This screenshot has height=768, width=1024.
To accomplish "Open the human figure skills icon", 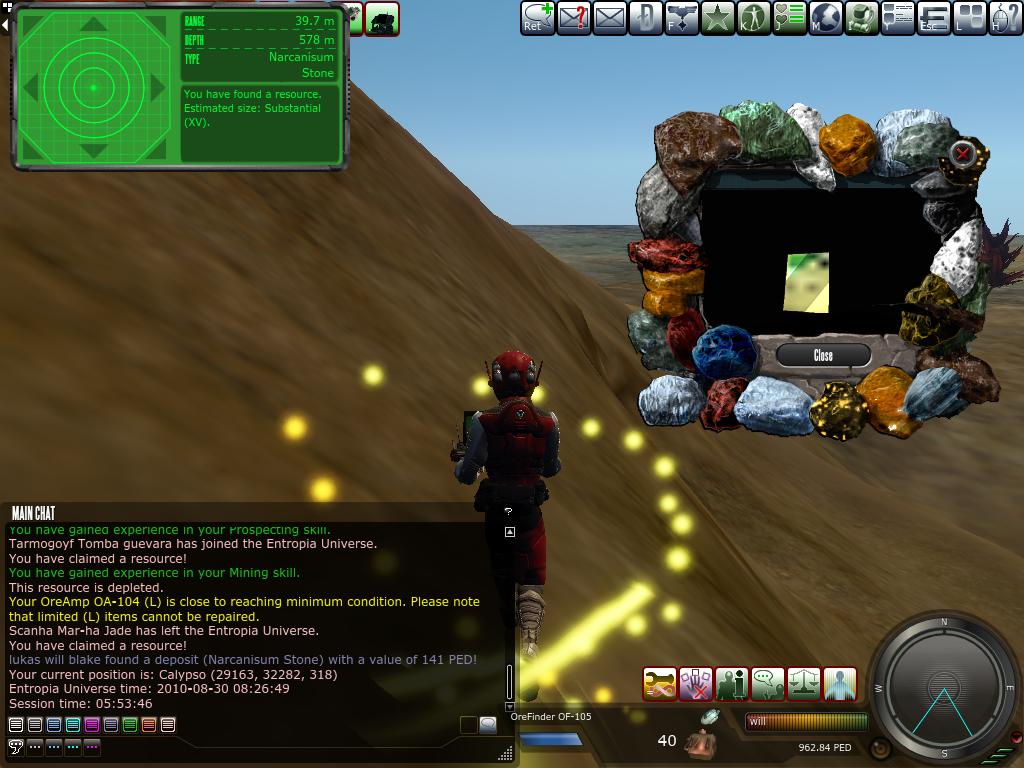I will [753, 17].
